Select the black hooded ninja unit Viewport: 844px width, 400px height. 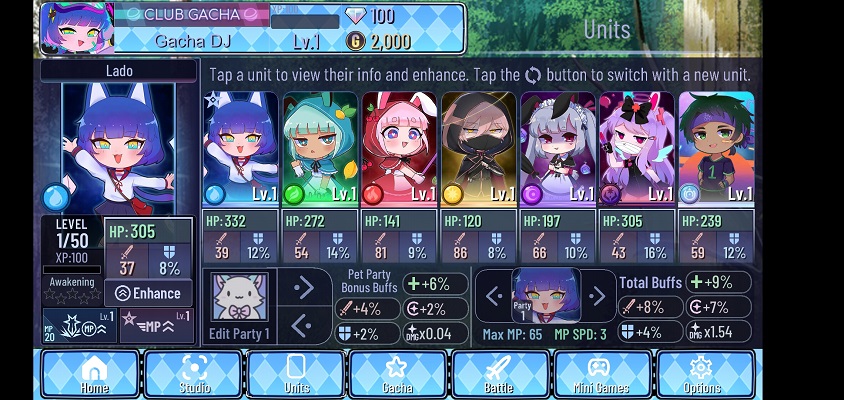point(478,148)
